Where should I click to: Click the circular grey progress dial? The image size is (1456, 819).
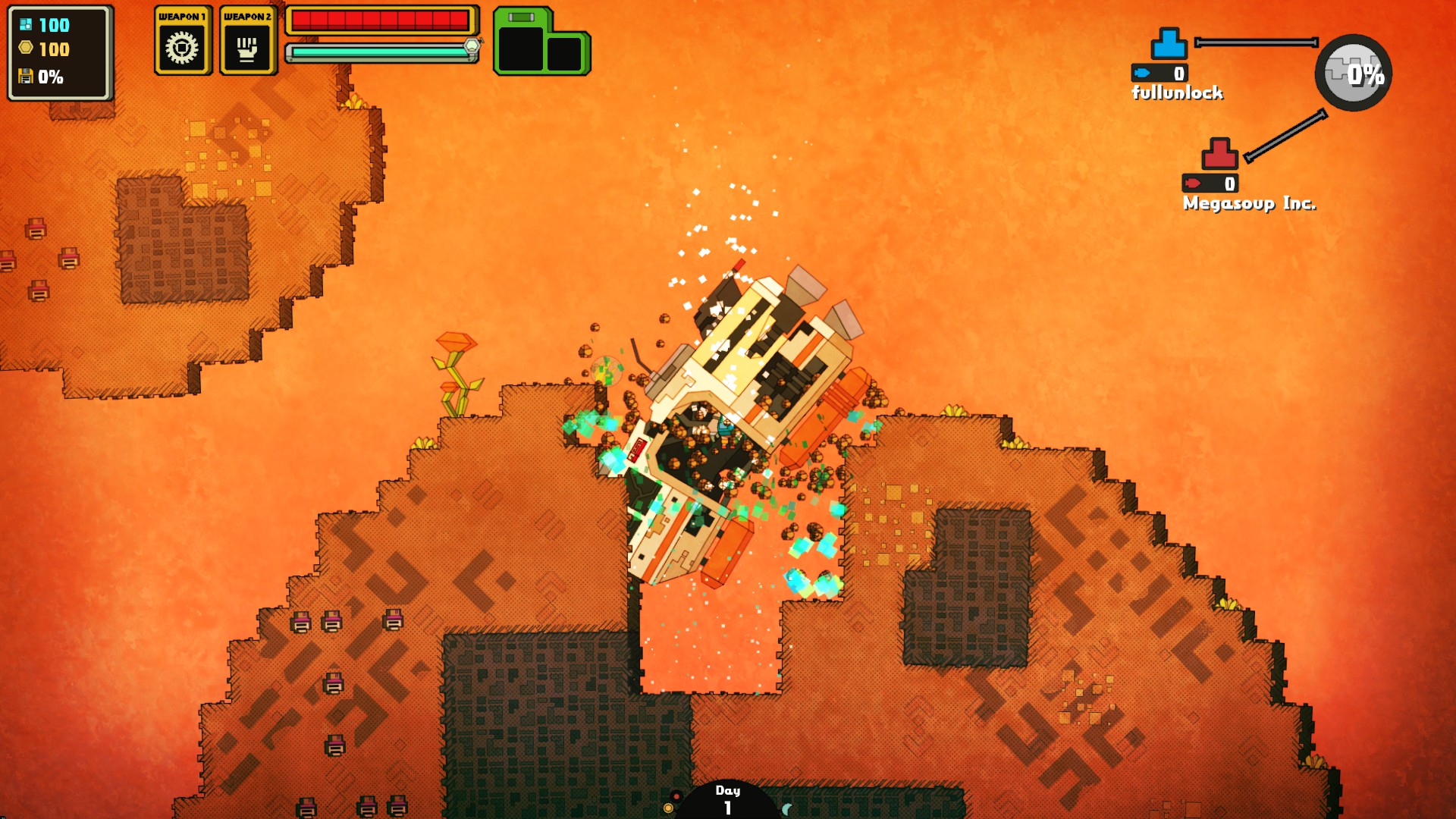tap(1353, 73)
